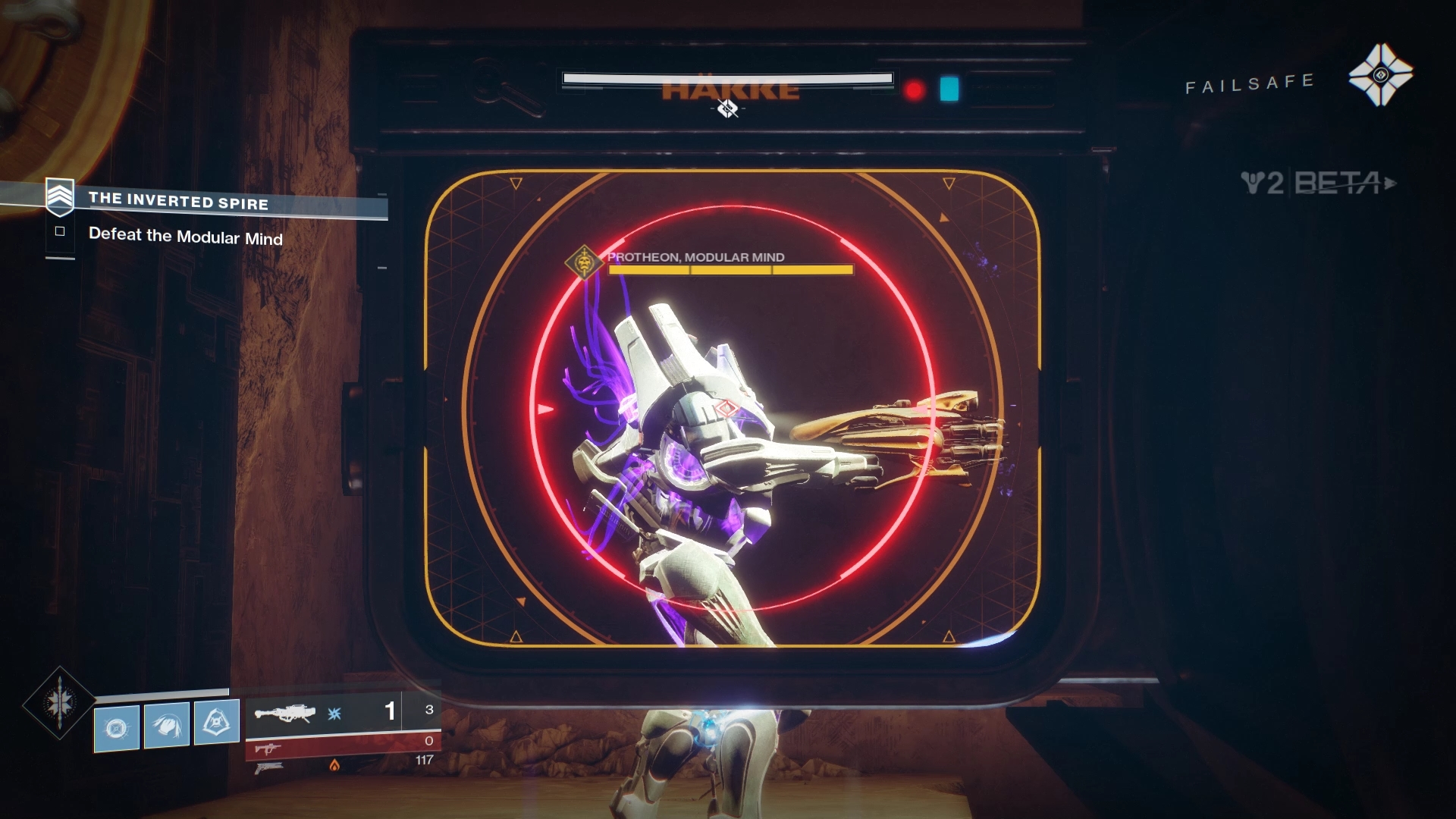
Task: Open The Inverted Spire objective tracker
Action: click(x=177, y=201)
